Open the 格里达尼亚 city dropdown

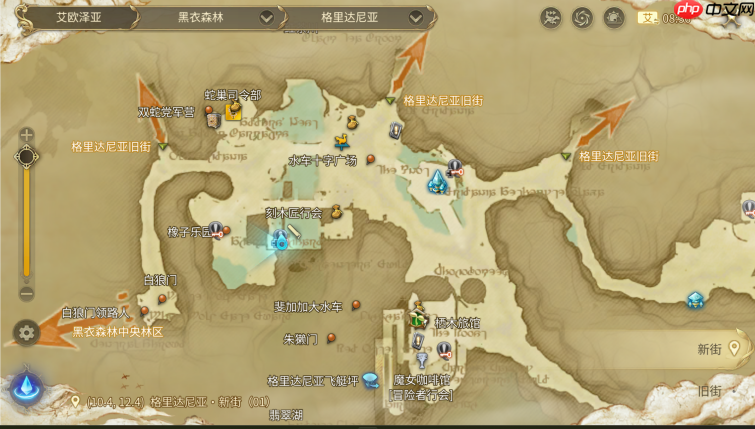click(x=416, y=17)
